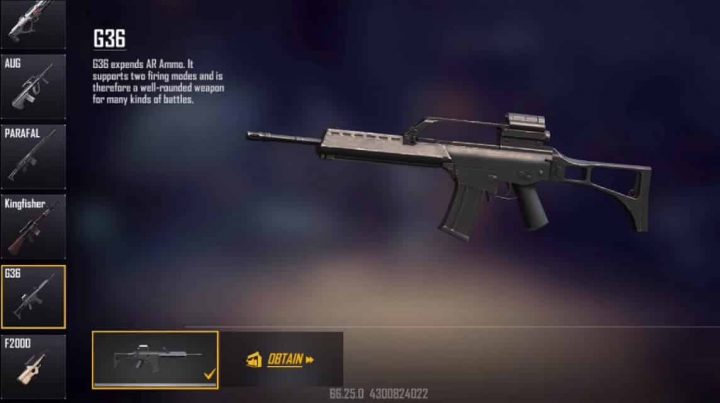Viewport: 720px width, 403px height.
Task: Select the AUG weapon from list
Action: pos(32,87)
